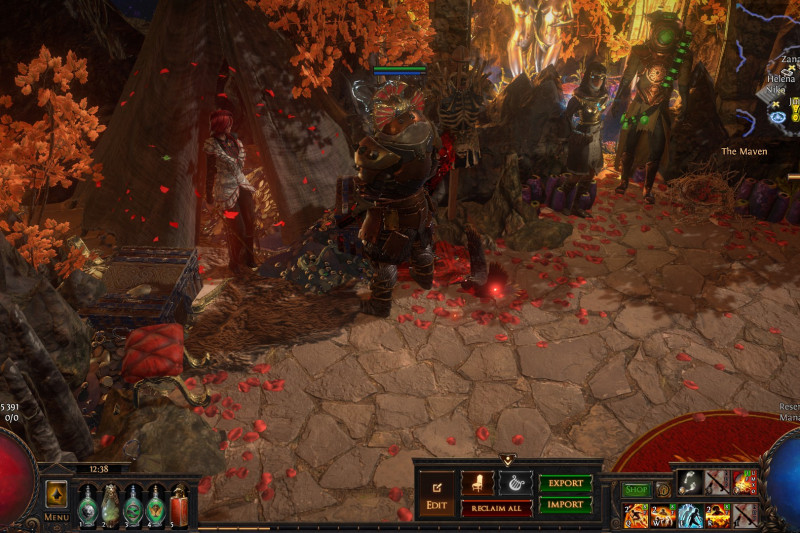The image size is (800, 533).
Task: Select the footprints move skill icon
Action: [690, 483]
